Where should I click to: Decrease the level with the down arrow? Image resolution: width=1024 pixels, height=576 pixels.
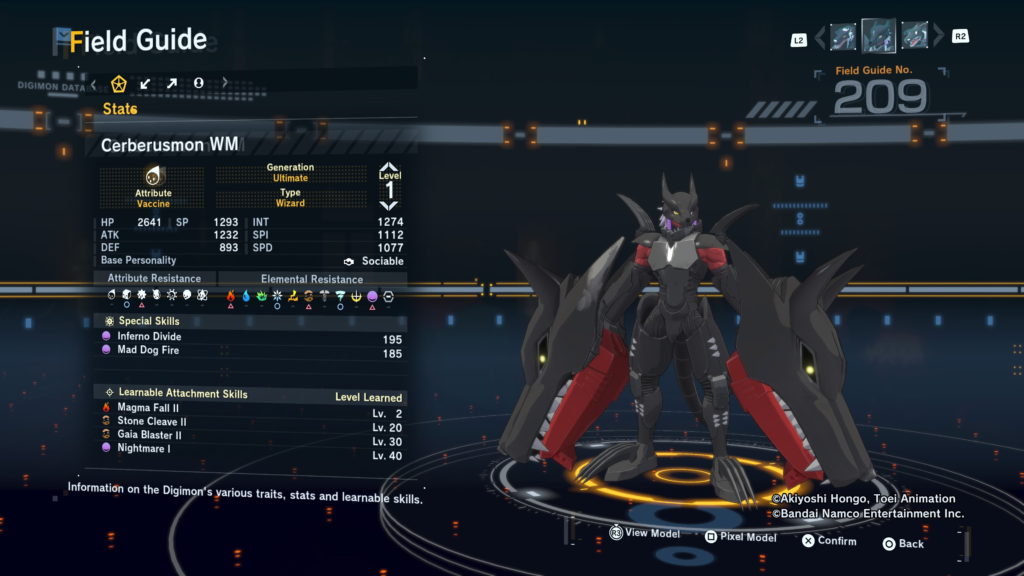389,205
